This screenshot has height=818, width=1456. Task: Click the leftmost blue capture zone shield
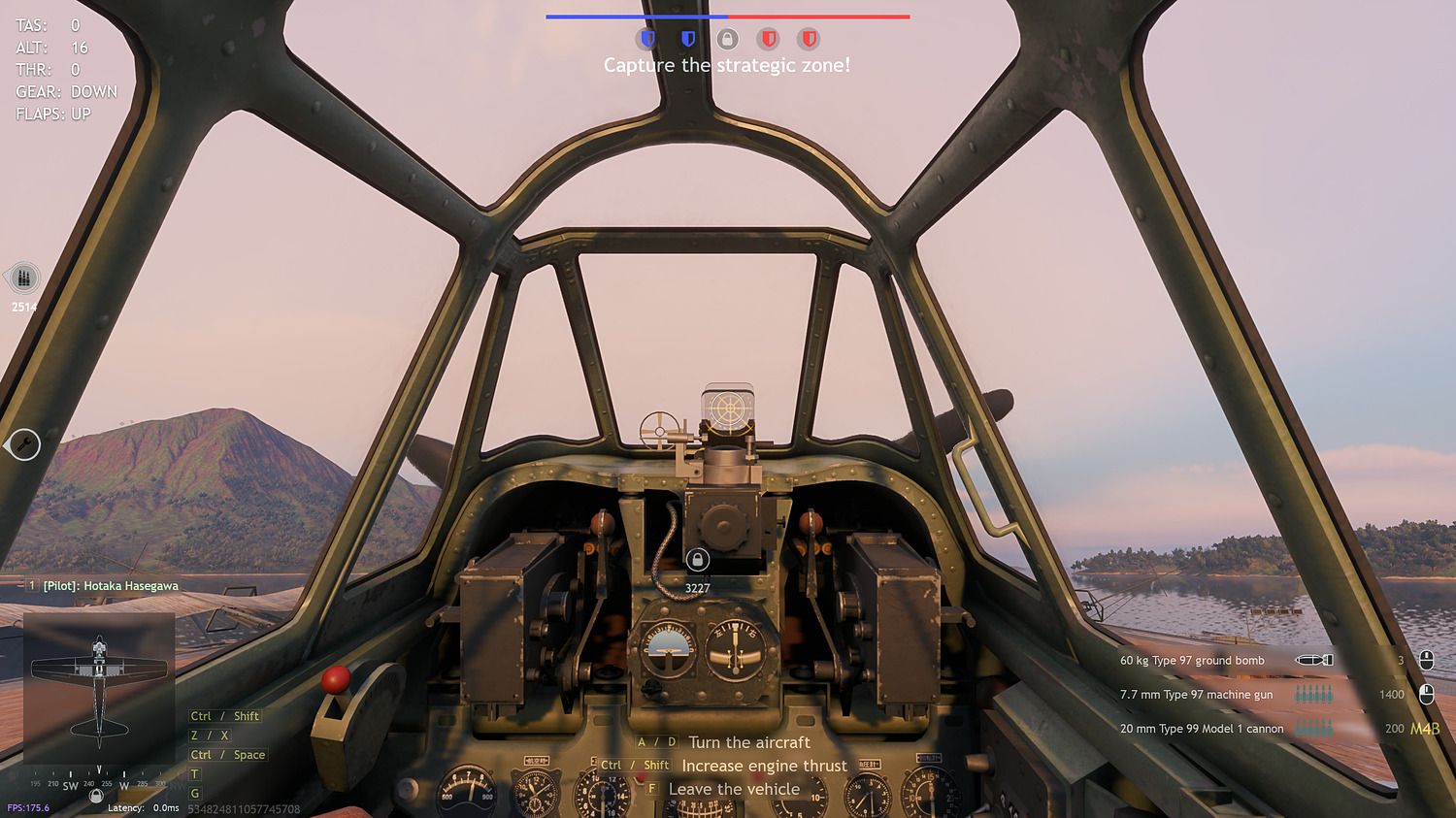pyautogui.click(x=646, y=39)
